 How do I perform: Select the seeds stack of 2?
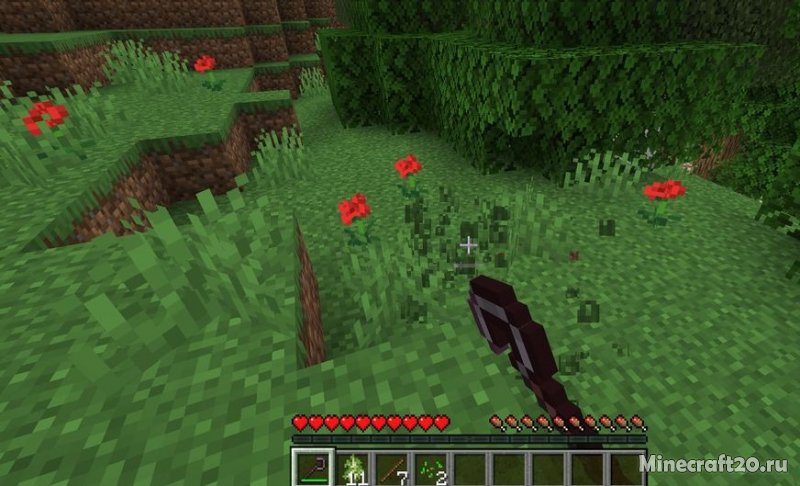(430, 467)
